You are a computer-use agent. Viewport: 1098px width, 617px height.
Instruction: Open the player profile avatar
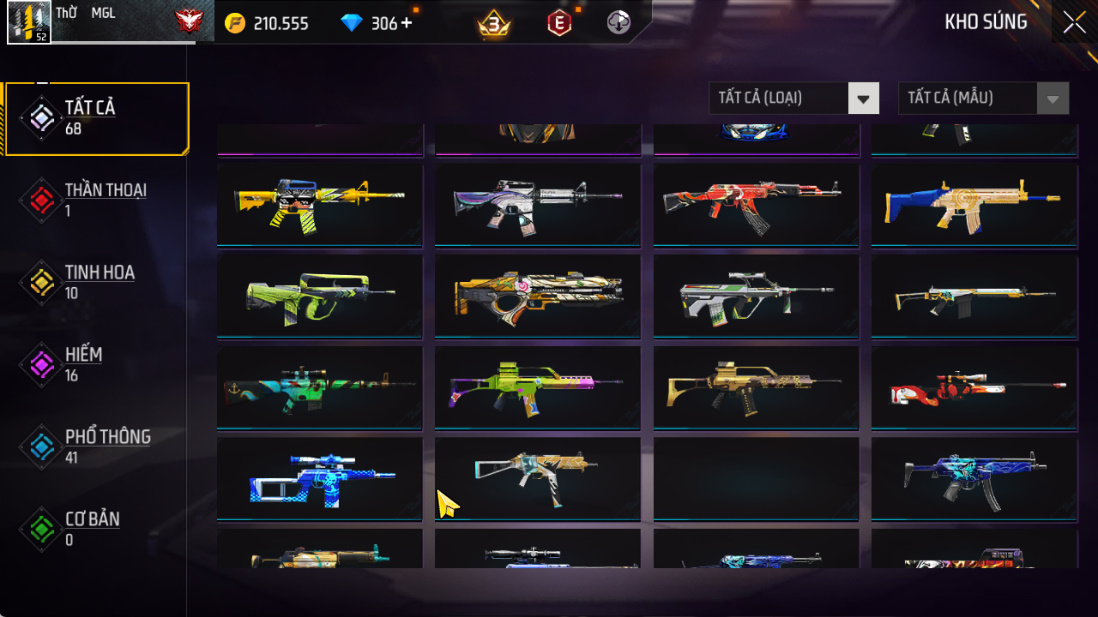coord(29,22)
